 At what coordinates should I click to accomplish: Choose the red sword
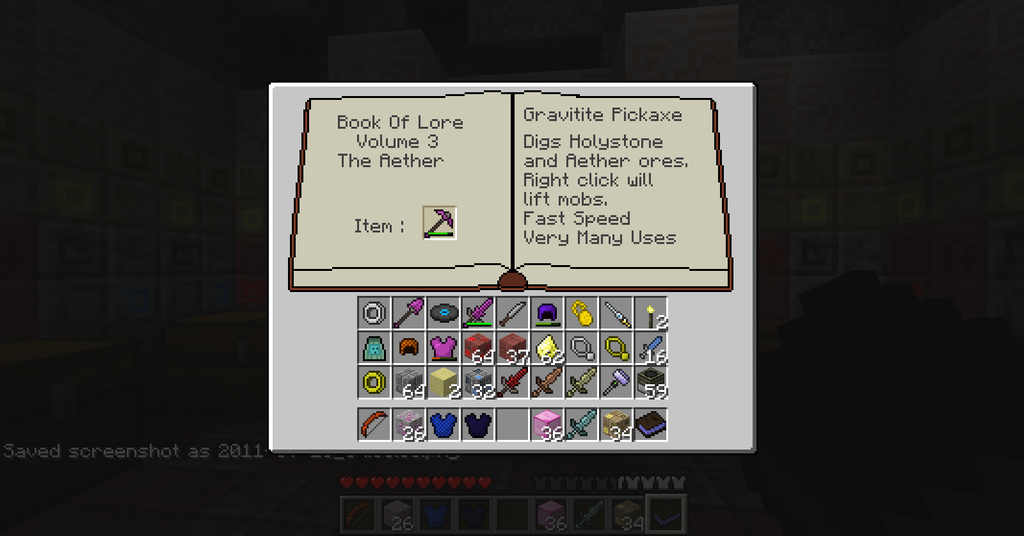(512, 382)
